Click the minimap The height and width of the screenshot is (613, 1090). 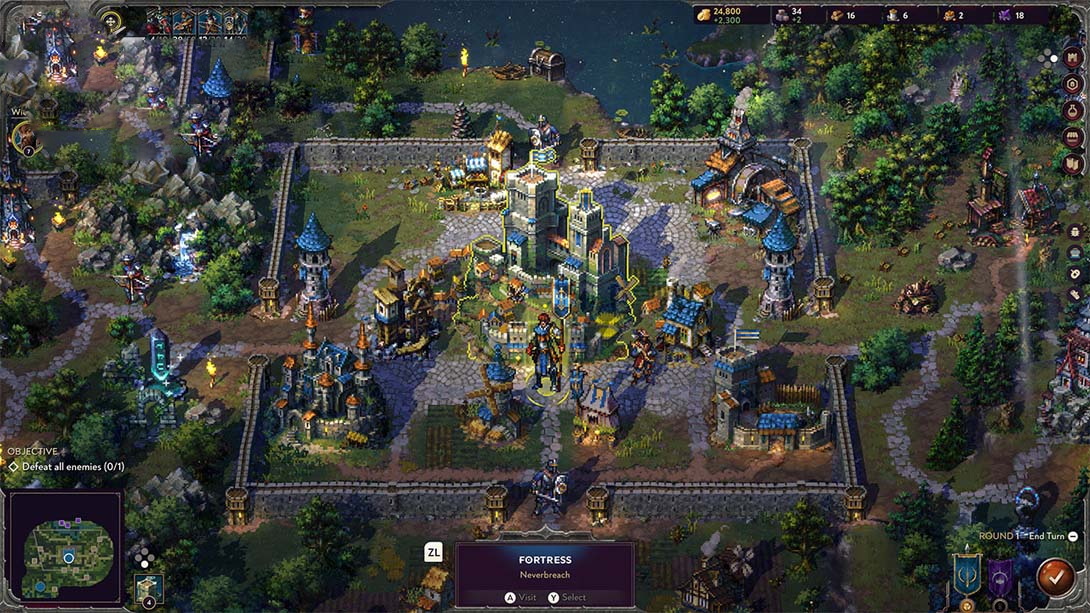[65, 545]
